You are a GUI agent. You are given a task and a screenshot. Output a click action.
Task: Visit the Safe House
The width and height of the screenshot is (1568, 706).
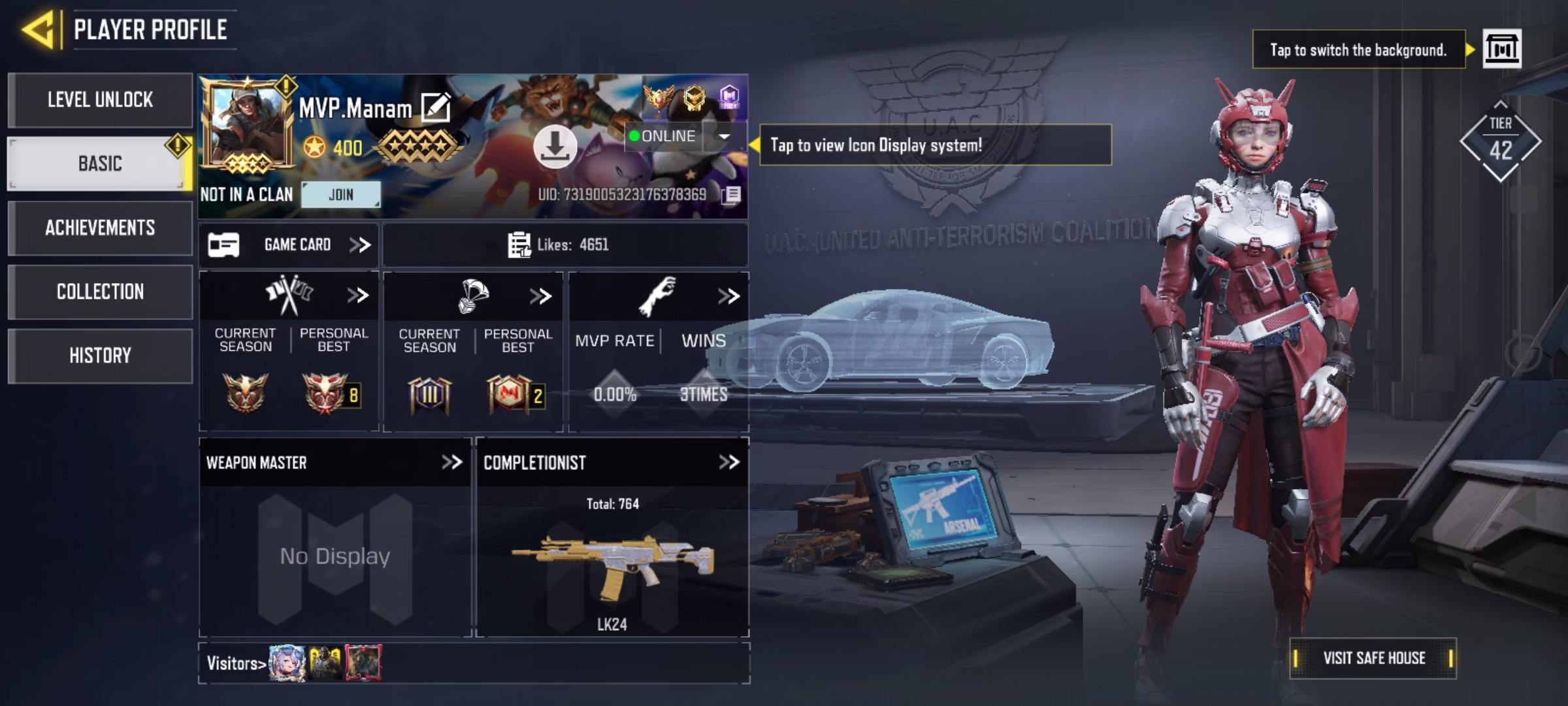(x=1373, y=658)
